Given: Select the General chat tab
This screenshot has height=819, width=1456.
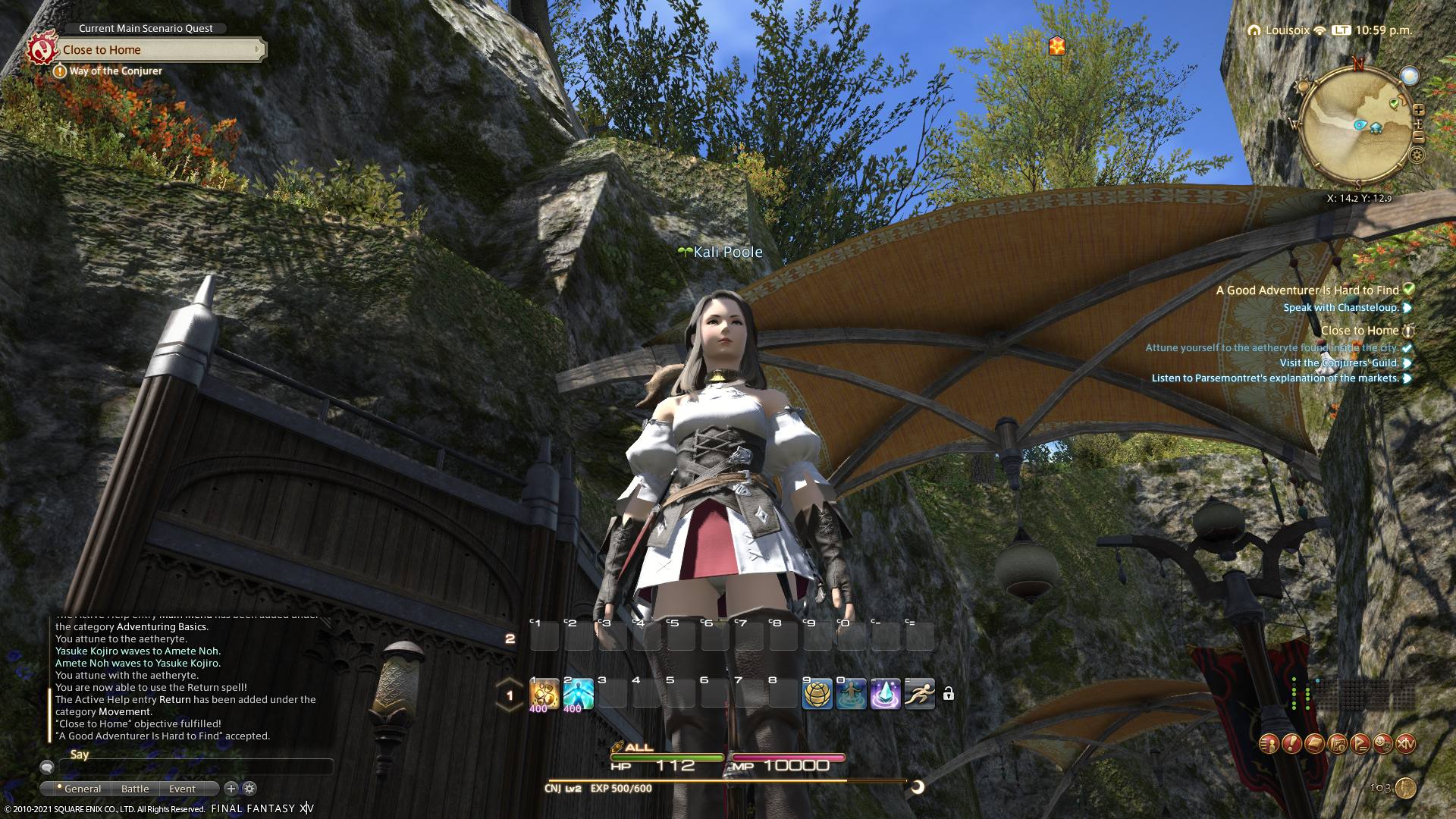Looking at the screenshot, I should tap(82, 789).
